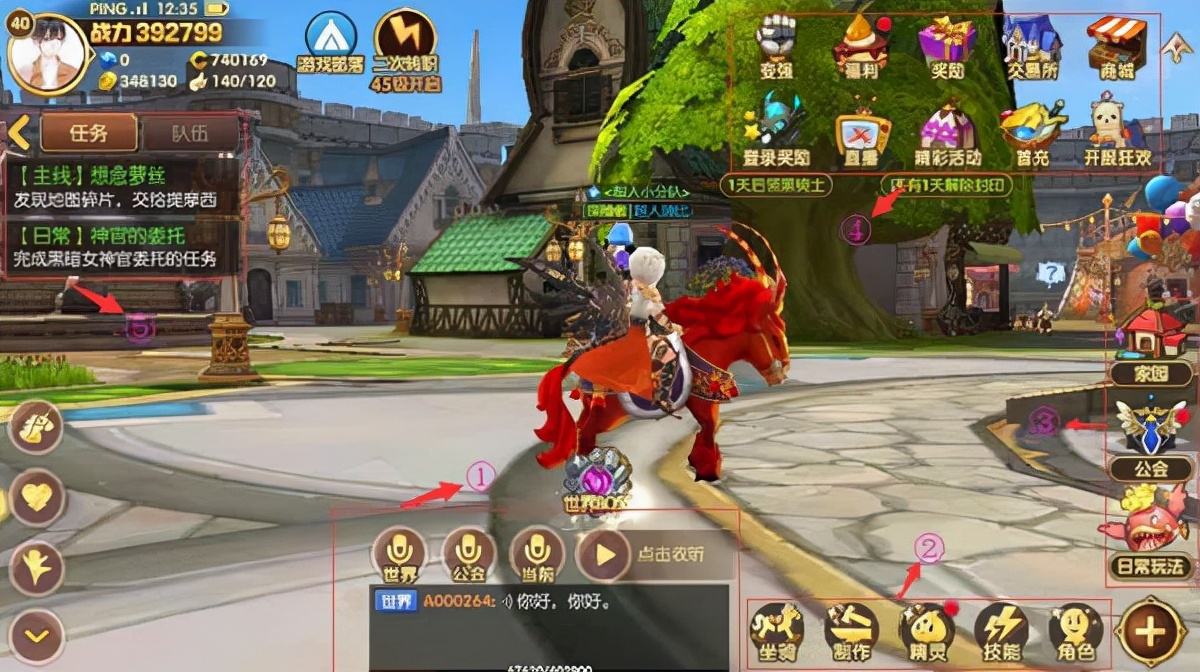Toggle the round plus menu button
1200x672 pixels.
pos(1151,631)
